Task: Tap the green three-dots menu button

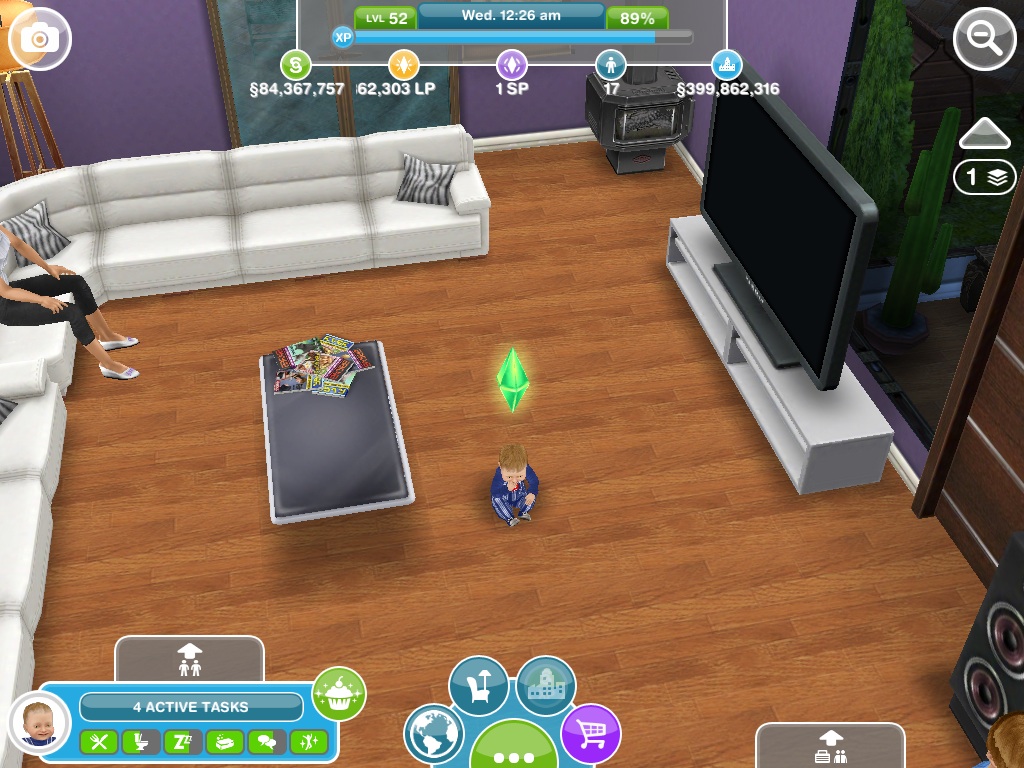Action: (513, 752)
